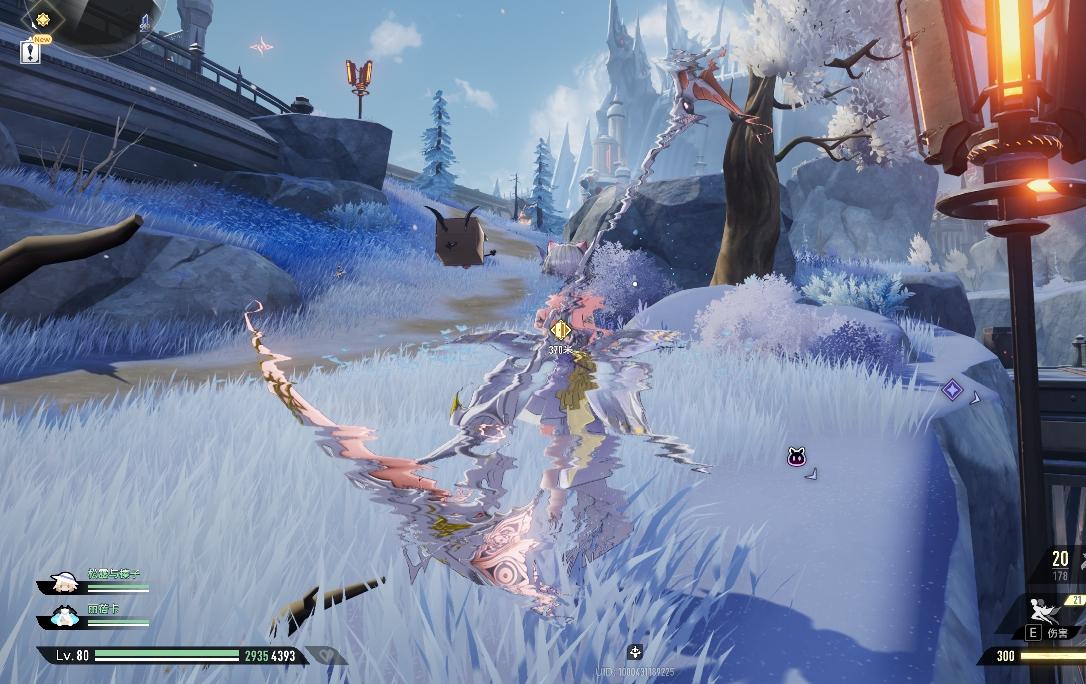Click the purple diamond star marker
This screenshot has width=1086, height=684.
(x=952, y=390)
